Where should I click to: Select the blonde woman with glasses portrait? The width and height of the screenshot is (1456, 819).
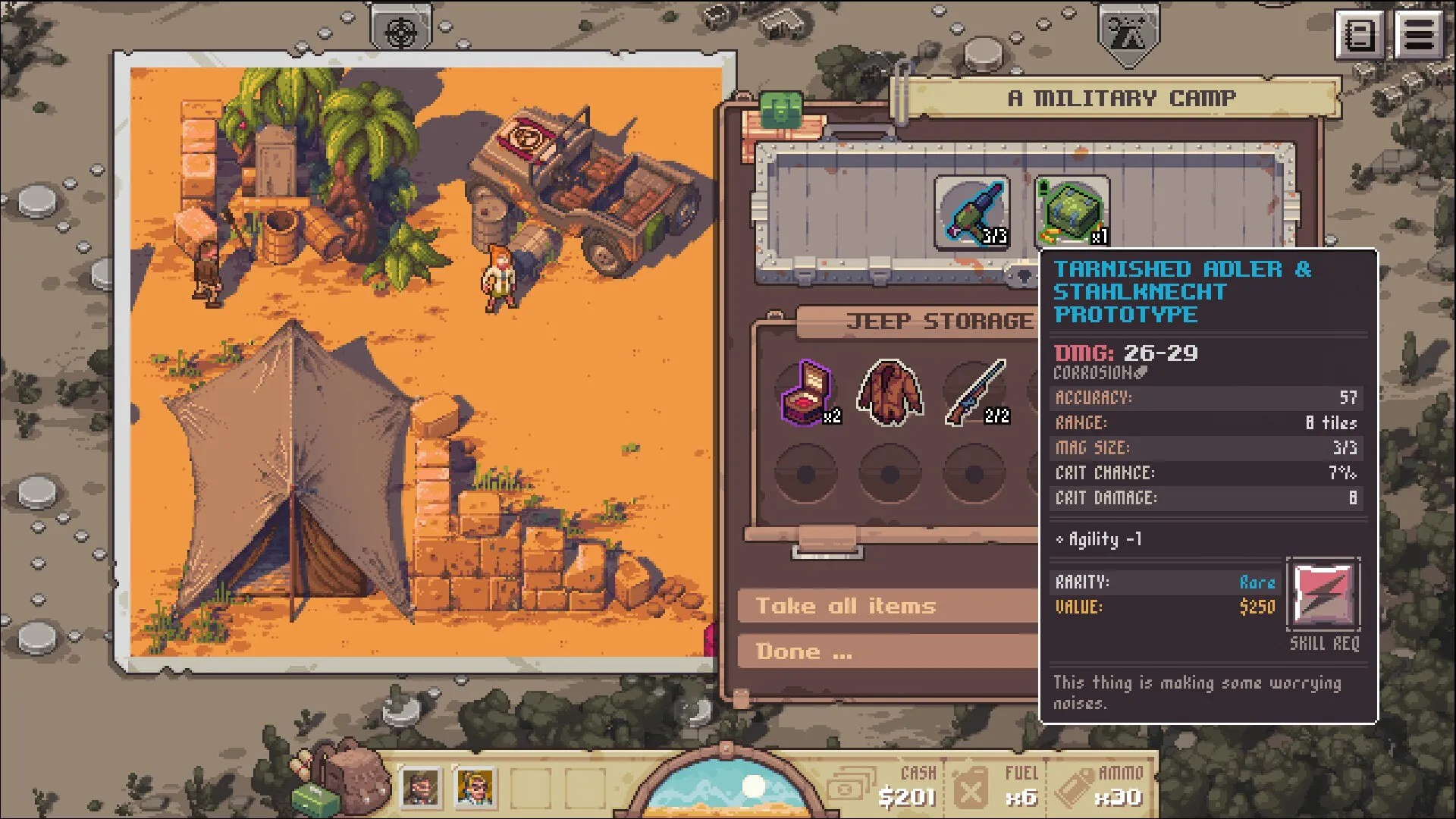coord(475,787)
